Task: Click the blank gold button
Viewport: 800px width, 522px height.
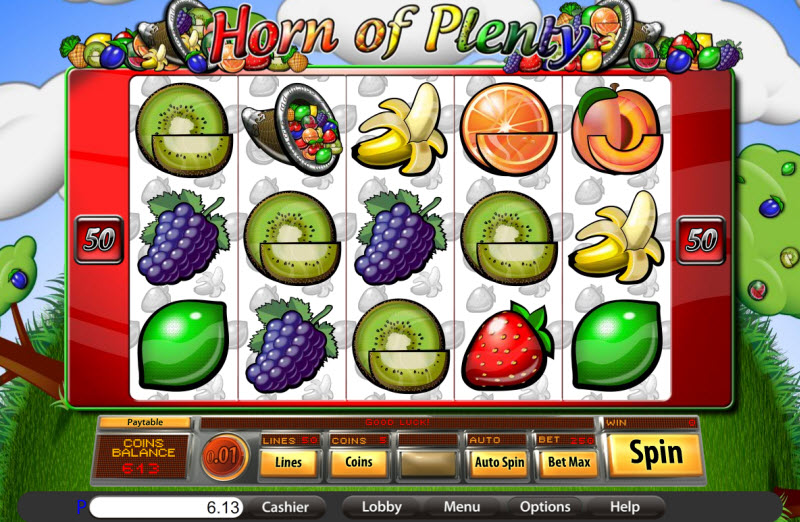Action: click(428, 463)
